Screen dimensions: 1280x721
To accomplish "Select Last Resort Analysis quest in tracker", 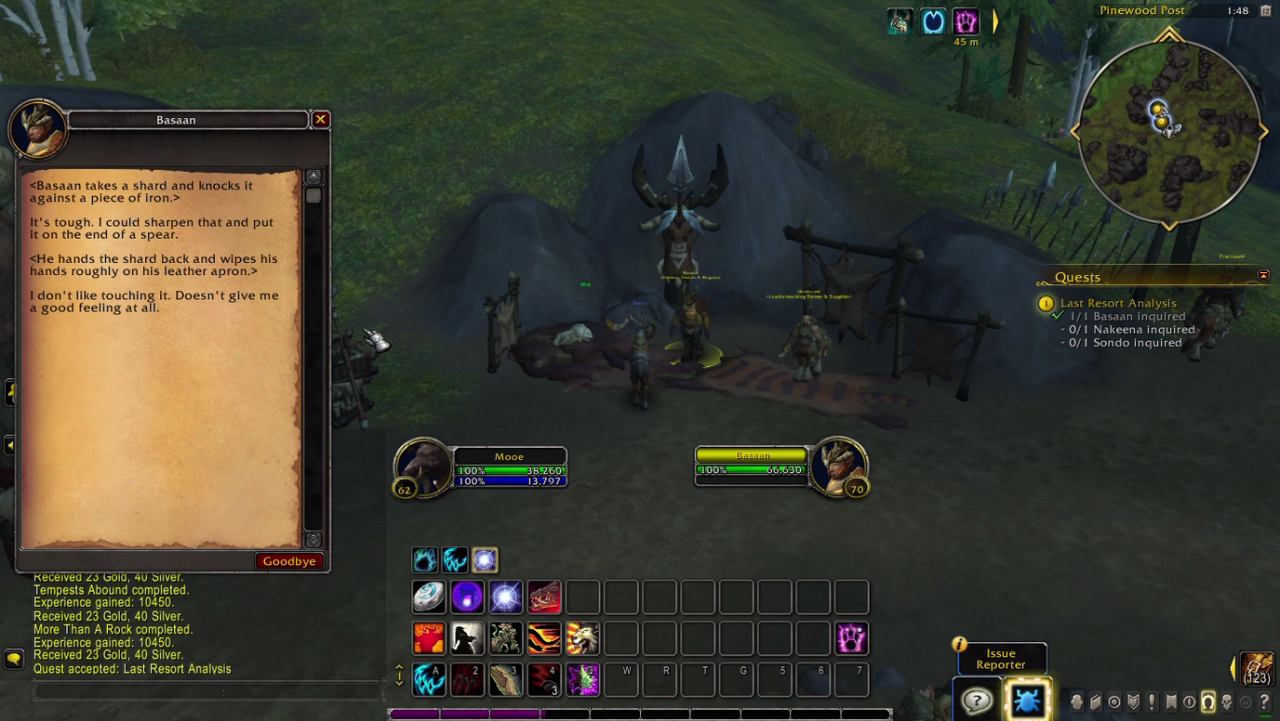I will (x=1118, y=303).
